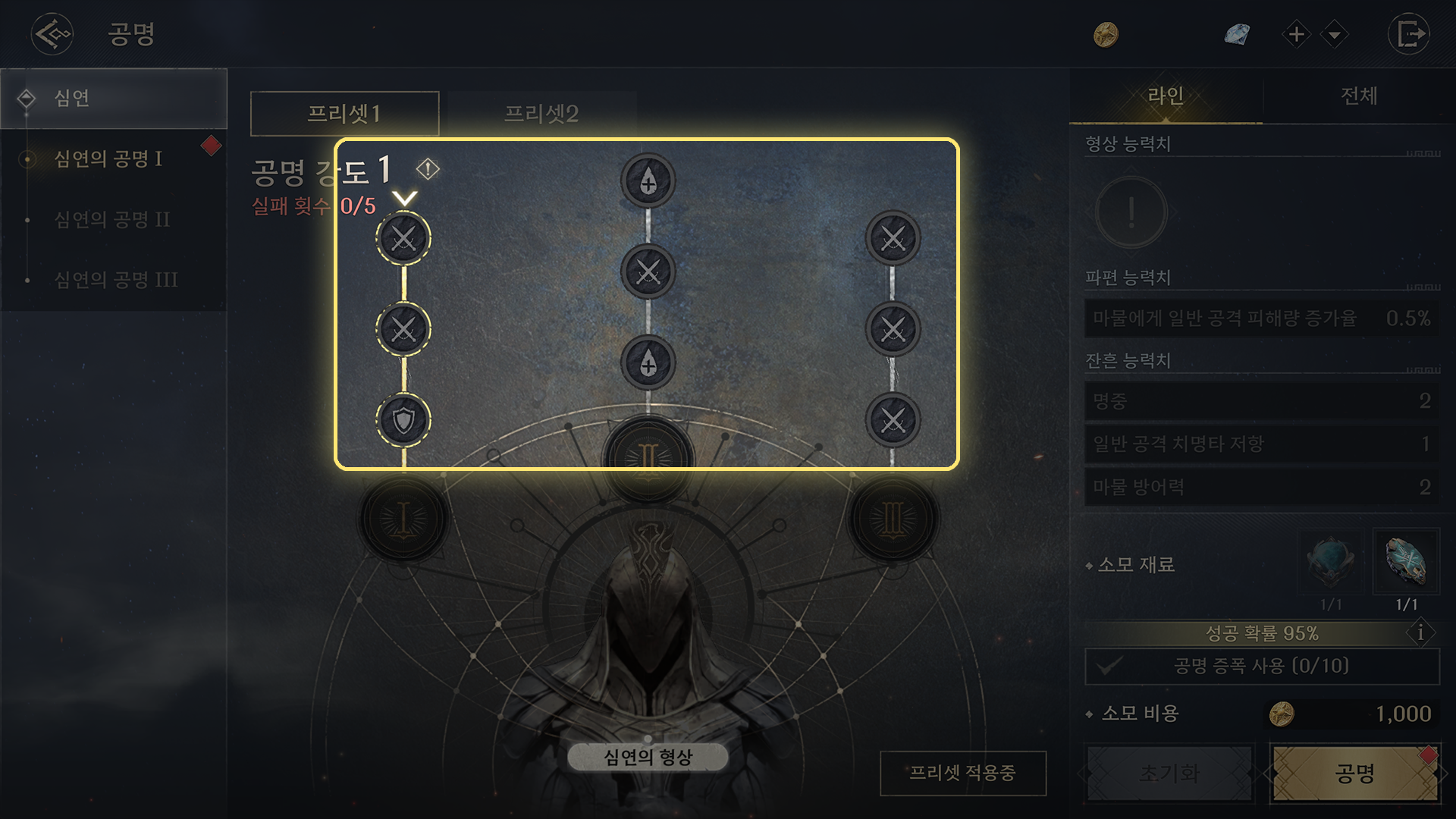The width and height of the screenshot is (1456, 819).
Task: Add currency with the plus button
Action: tap(1297, 34)
